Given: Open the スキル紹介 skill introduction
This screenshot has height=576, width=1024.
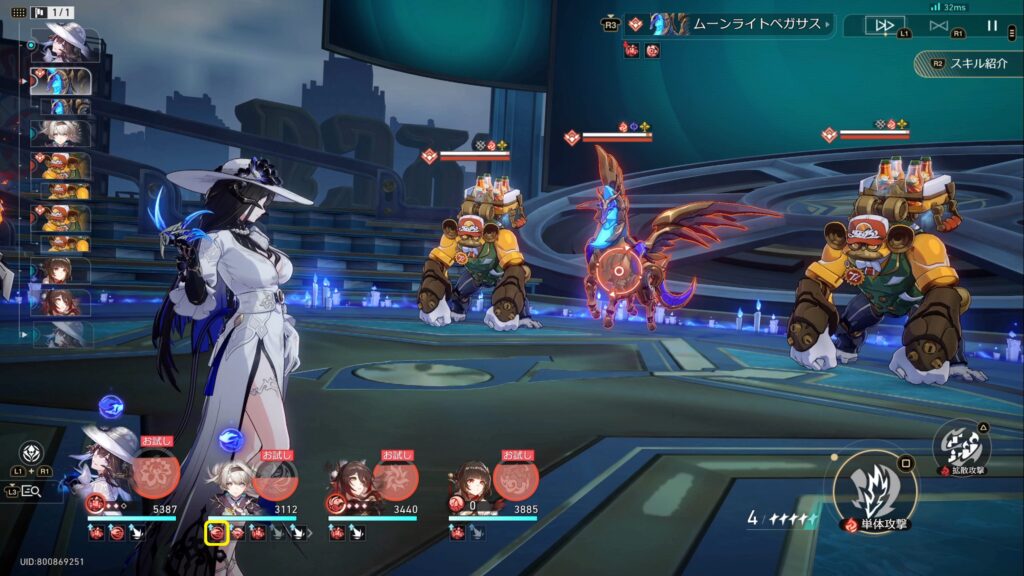Looking at the screenshot, I should click(x=971, y=63).
